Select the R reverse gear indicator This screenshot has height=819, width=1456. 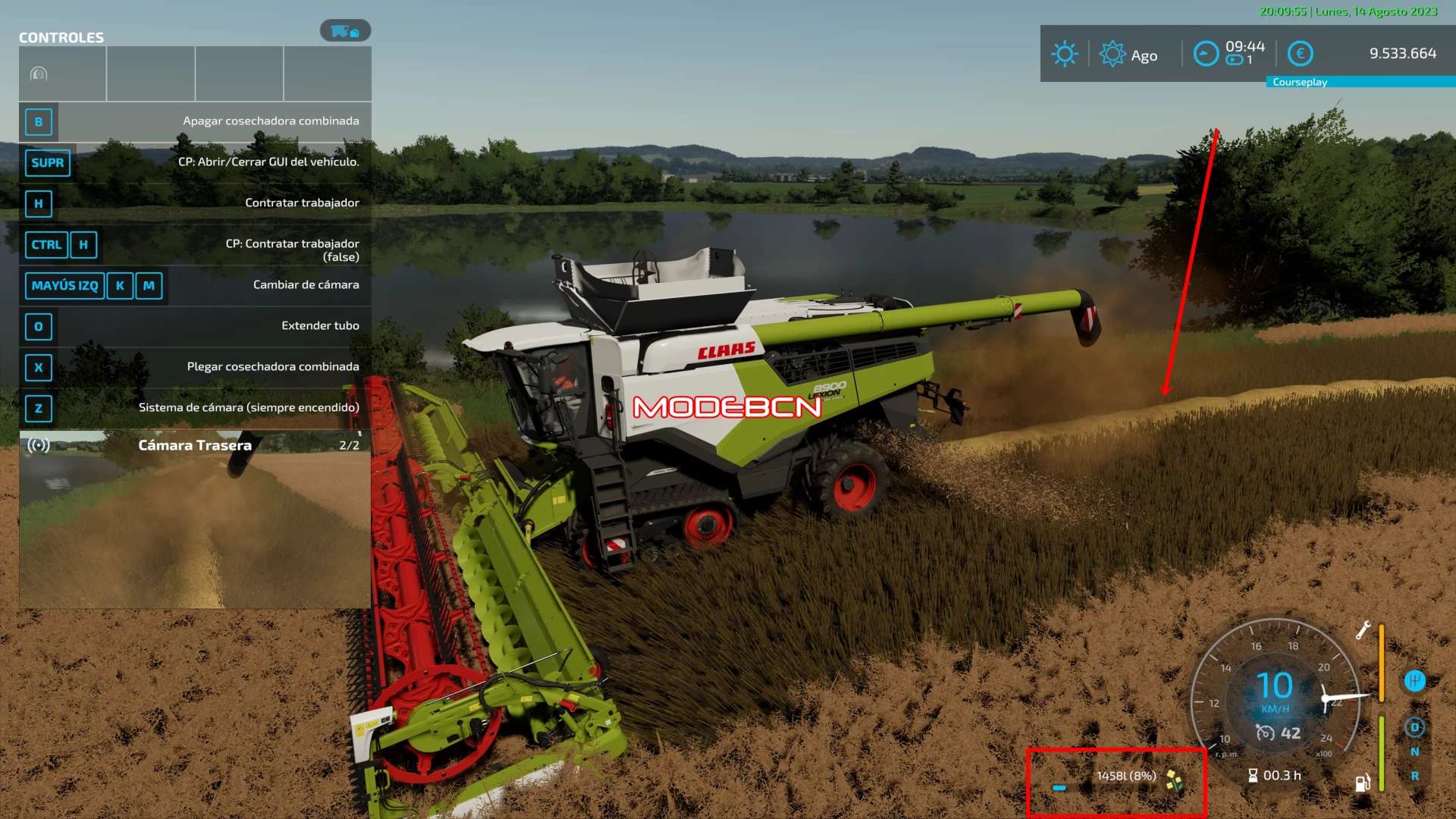tap(1414, 776)
